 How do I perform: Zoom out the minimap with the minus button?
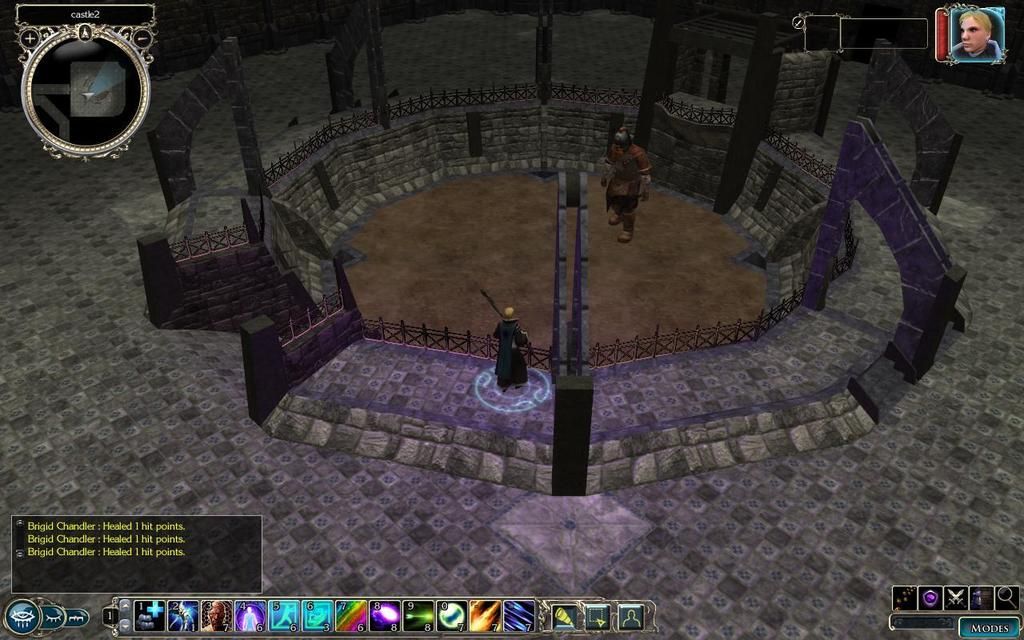pos(143,38)
